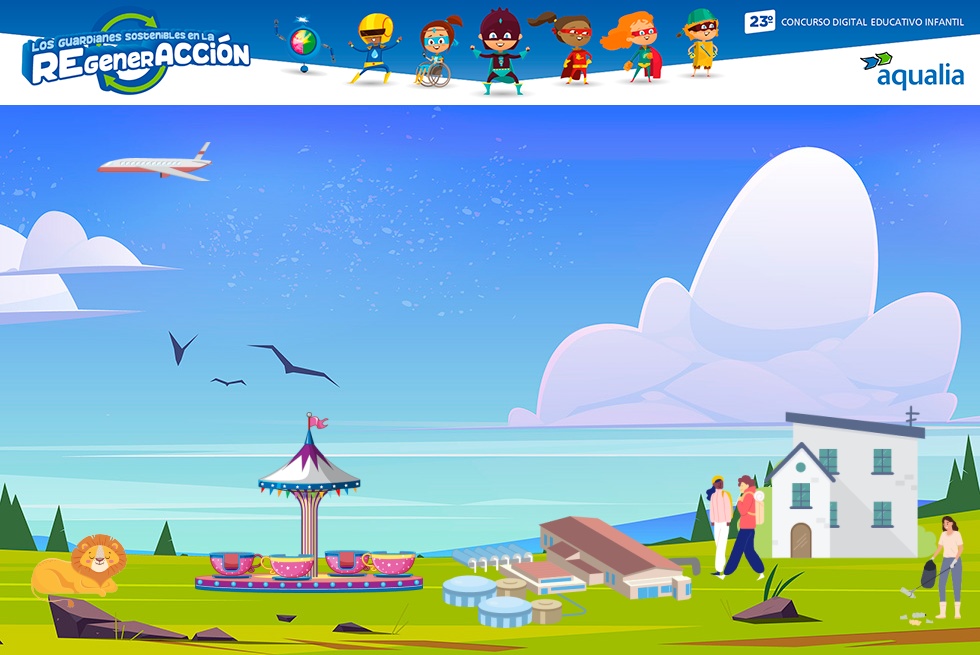Open the aqualia logo link
The width and height of the screenshot is (980, 655).
click(x=912, y=70)
